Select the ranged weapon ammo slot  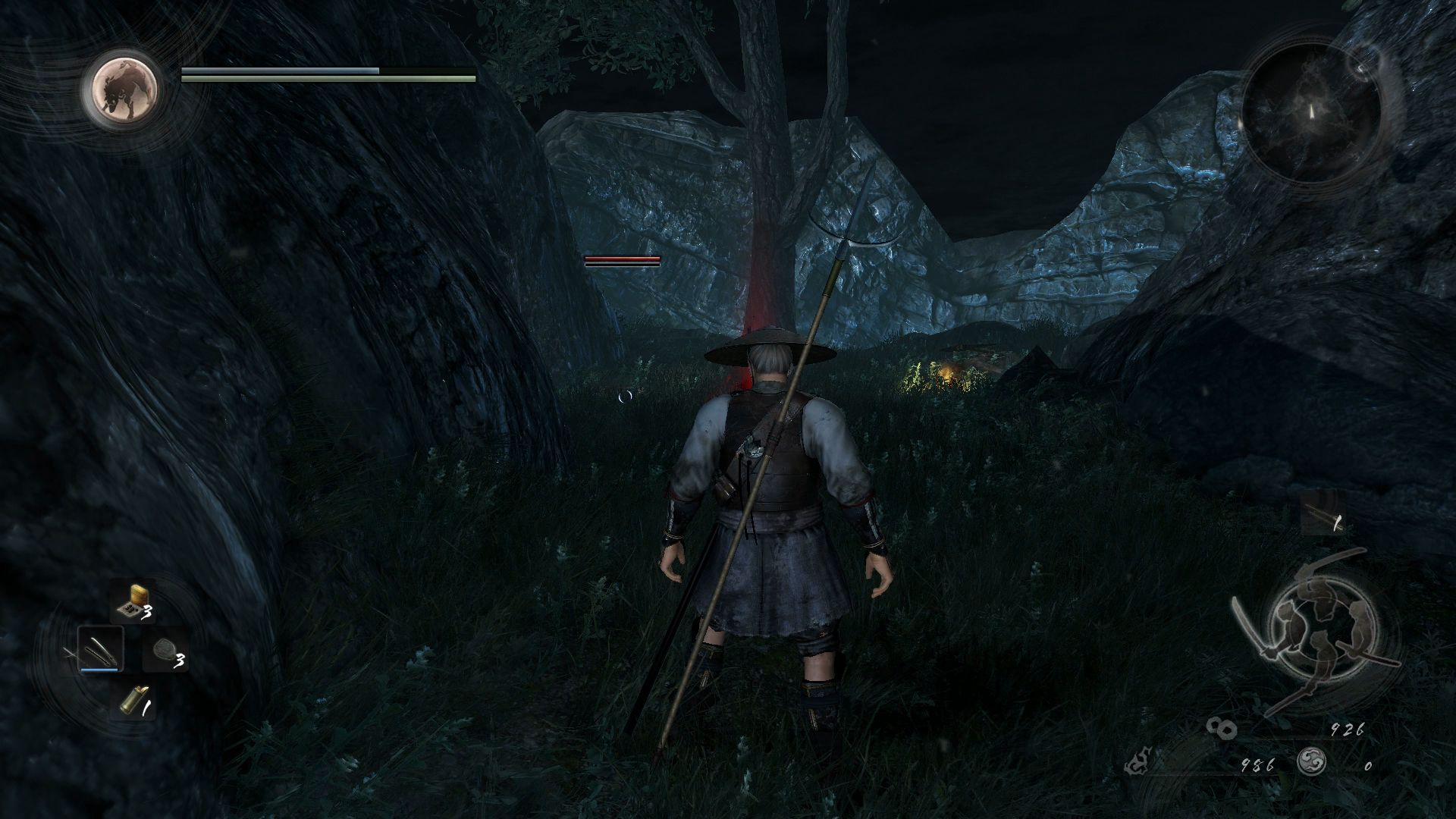point(1323,514)
